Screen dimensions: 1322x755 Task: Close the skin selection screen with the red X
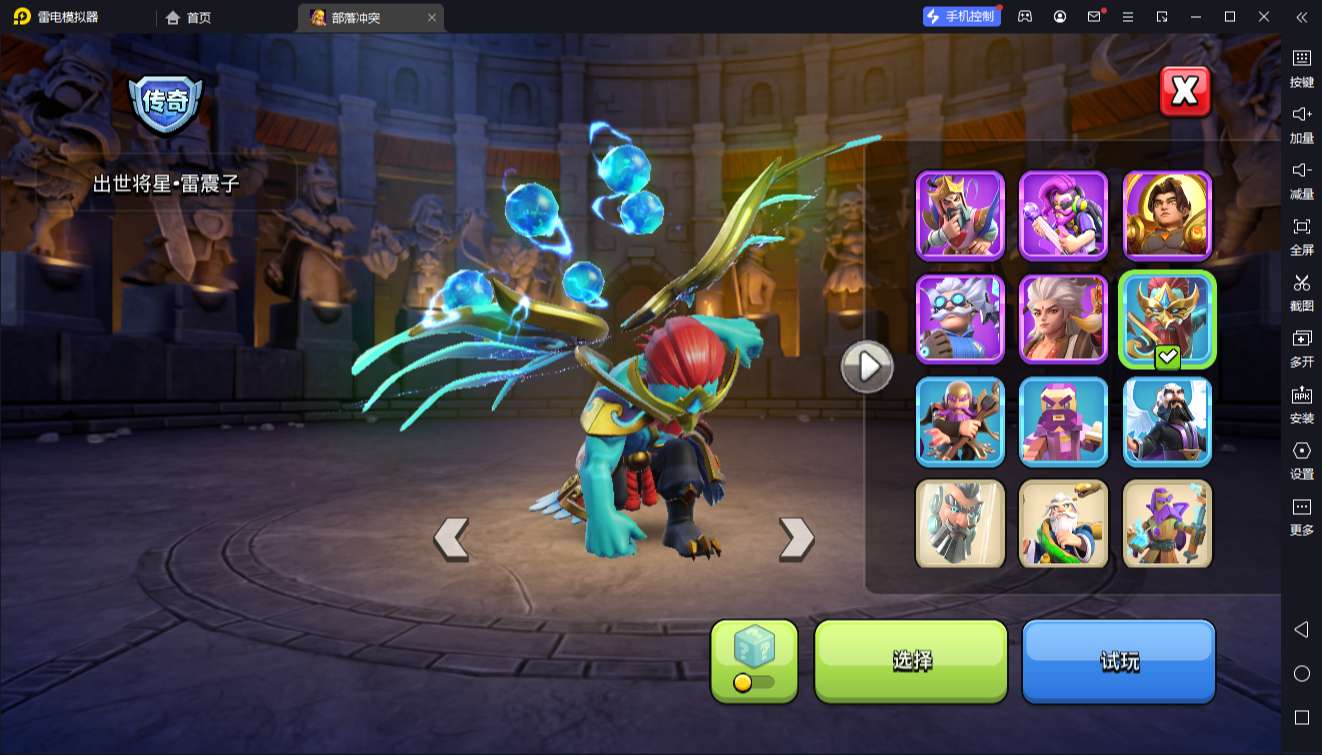pos(1185,92)
